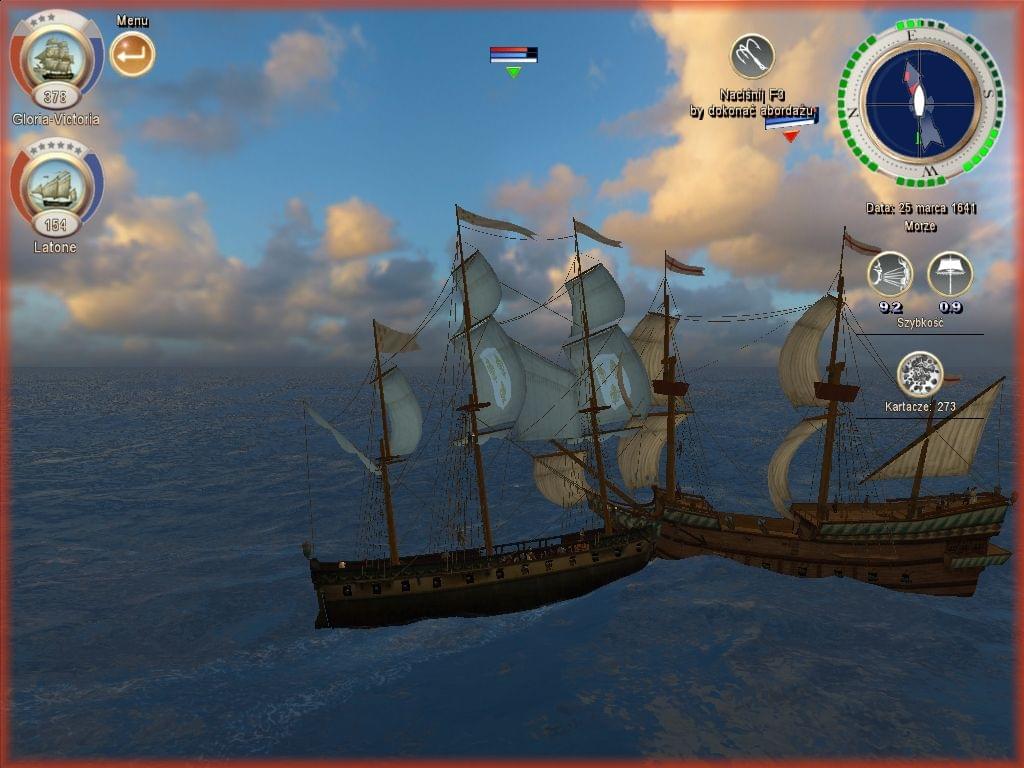
Task: Choose the Kartacze ammunition icon
Action: tap(919, 374)
